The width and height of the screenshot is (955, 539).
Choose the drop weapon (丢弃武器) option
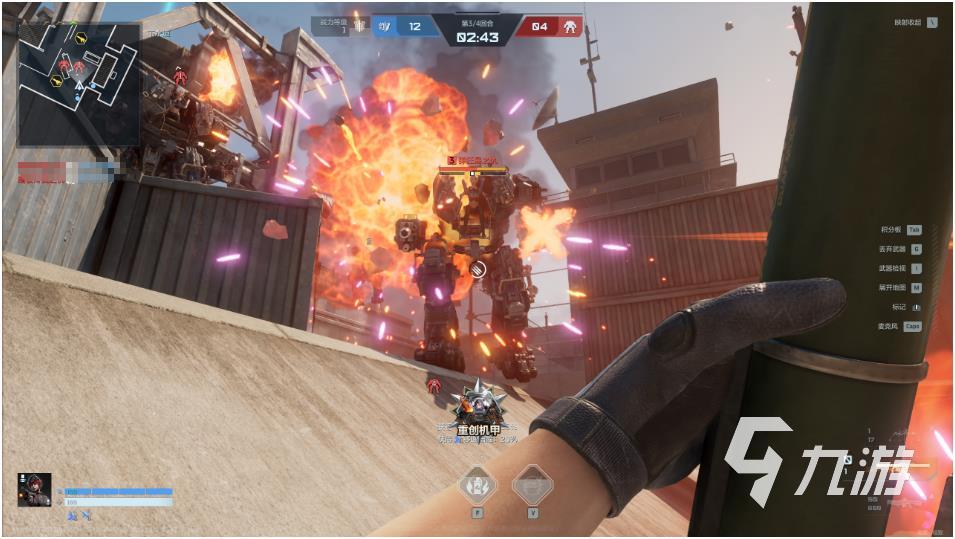(899, 248)
